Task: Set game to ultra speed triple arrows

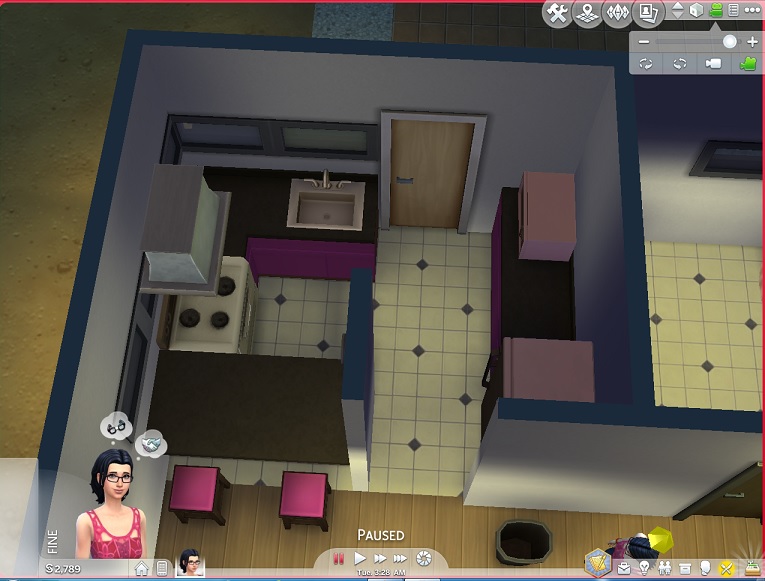Action: [400, 558]
